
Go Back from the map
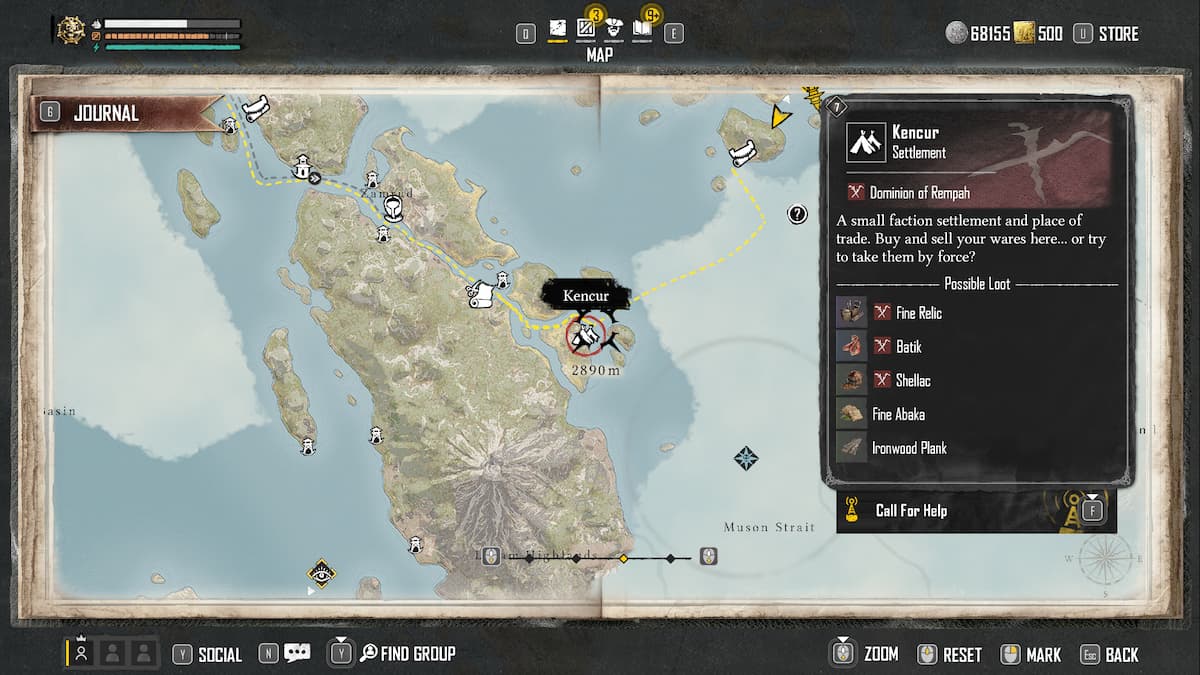[x=1121, y=655]
